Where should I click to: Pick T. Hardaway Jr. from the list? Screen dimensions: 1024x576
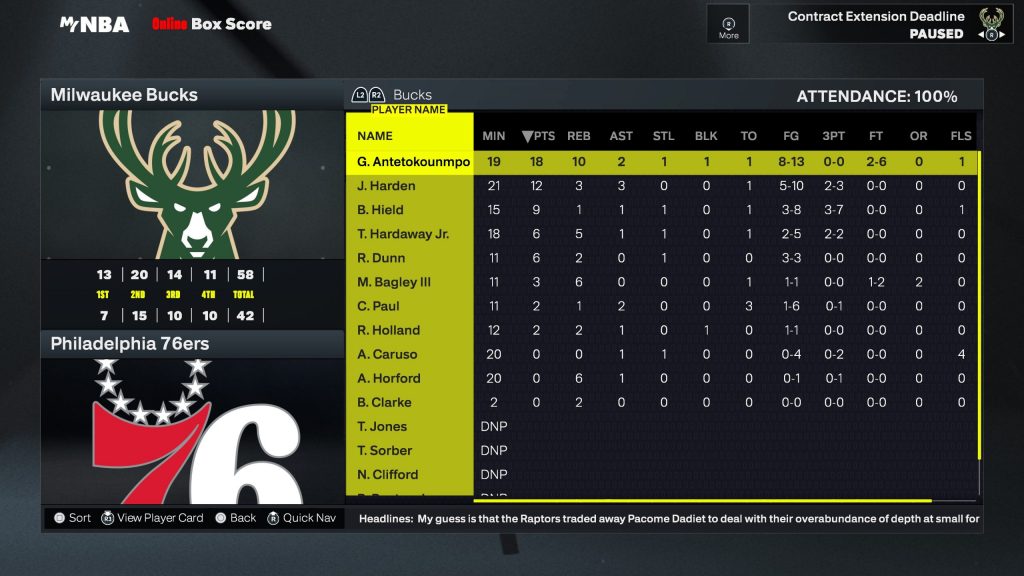(403, 234)
